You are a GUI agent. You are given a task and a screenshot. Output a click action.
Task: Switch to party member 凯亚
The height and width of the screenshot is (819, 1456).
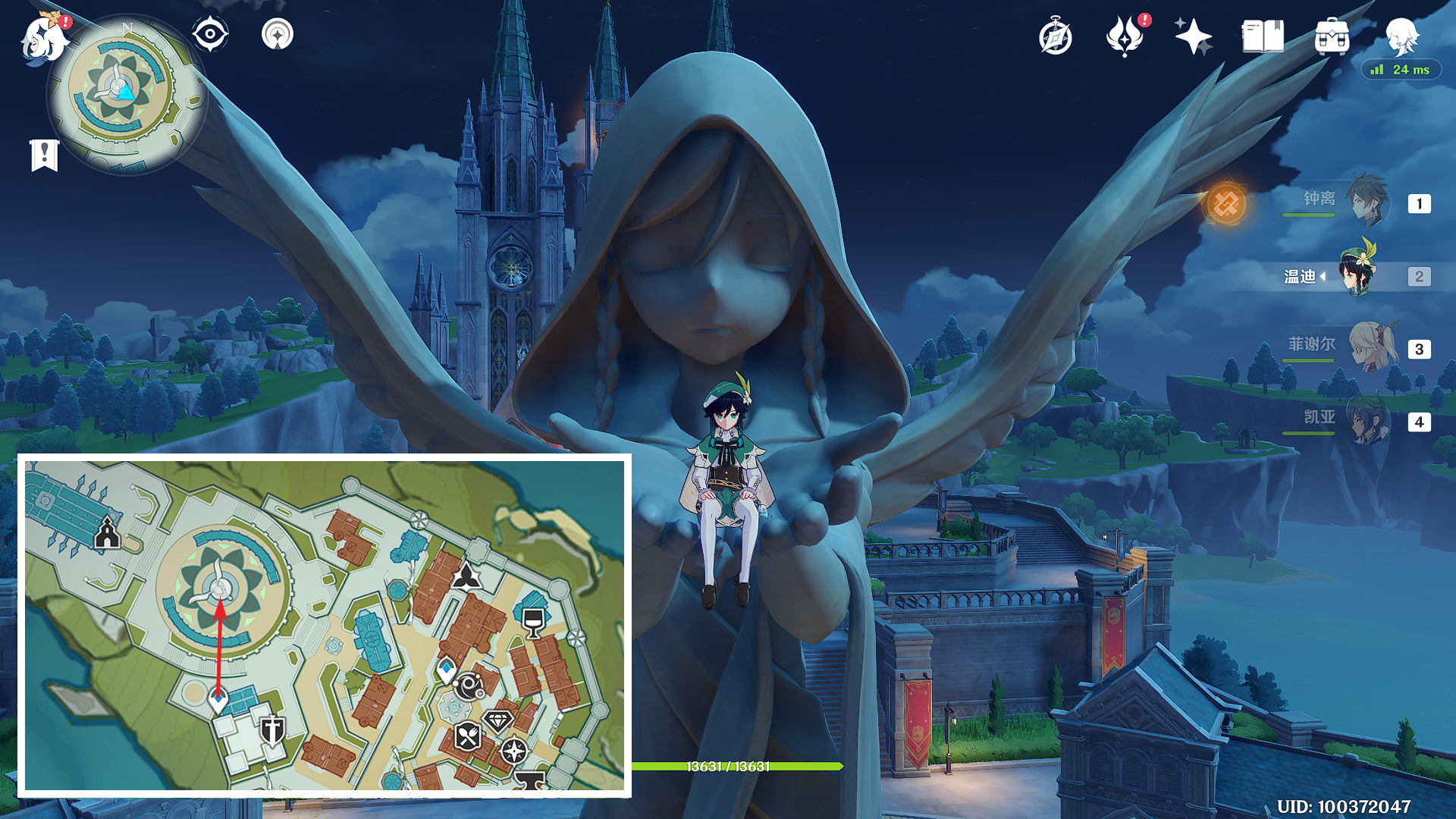1367,420
